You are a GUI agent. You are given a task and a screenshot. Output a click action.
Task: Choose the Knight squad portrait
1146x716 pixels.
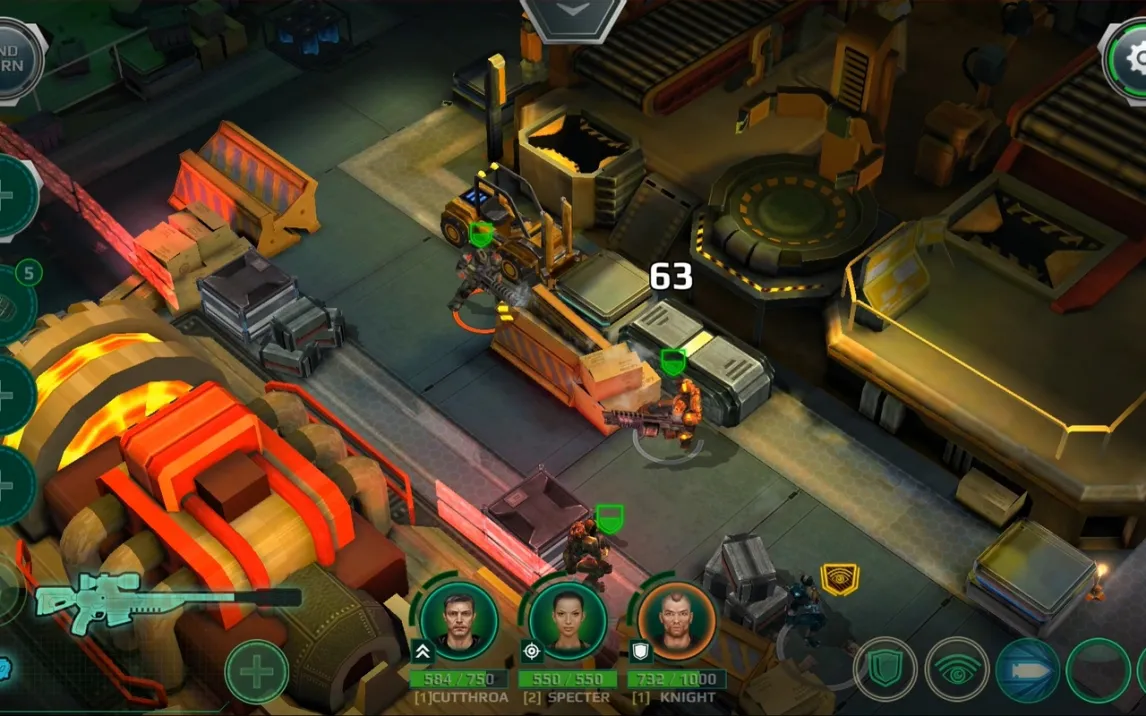tap(676, 621)
